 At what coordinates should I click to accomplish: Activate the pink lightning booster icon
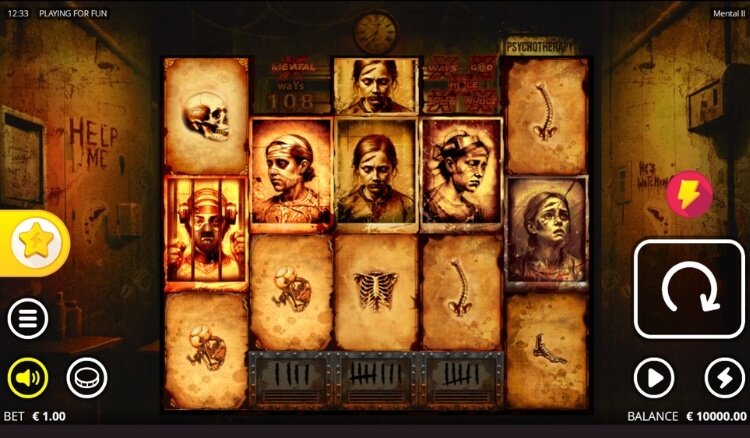pos(690,194)
